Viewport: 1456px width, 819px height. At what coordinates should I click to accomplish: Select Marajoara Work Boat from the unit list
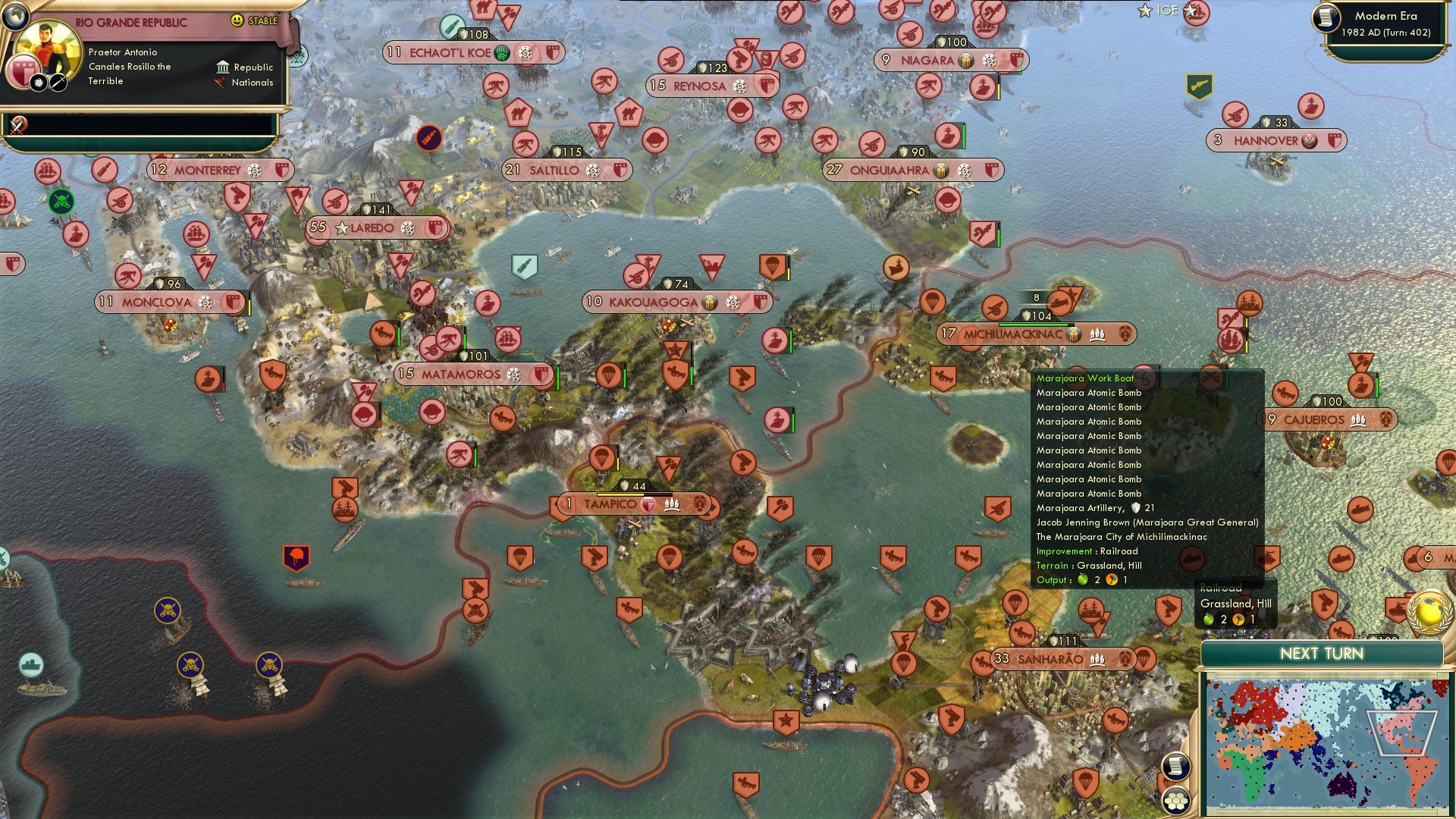pos(1084,378)
